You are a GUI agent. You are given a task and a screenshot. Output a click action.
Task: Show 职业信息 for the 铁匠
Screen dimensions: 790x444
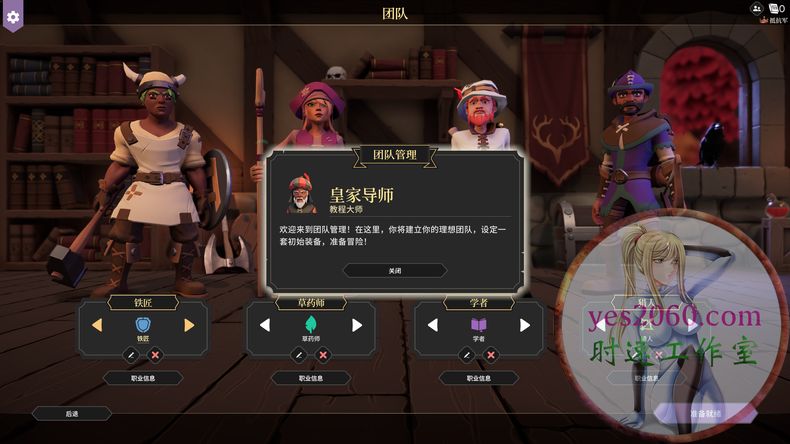point(143,378)
